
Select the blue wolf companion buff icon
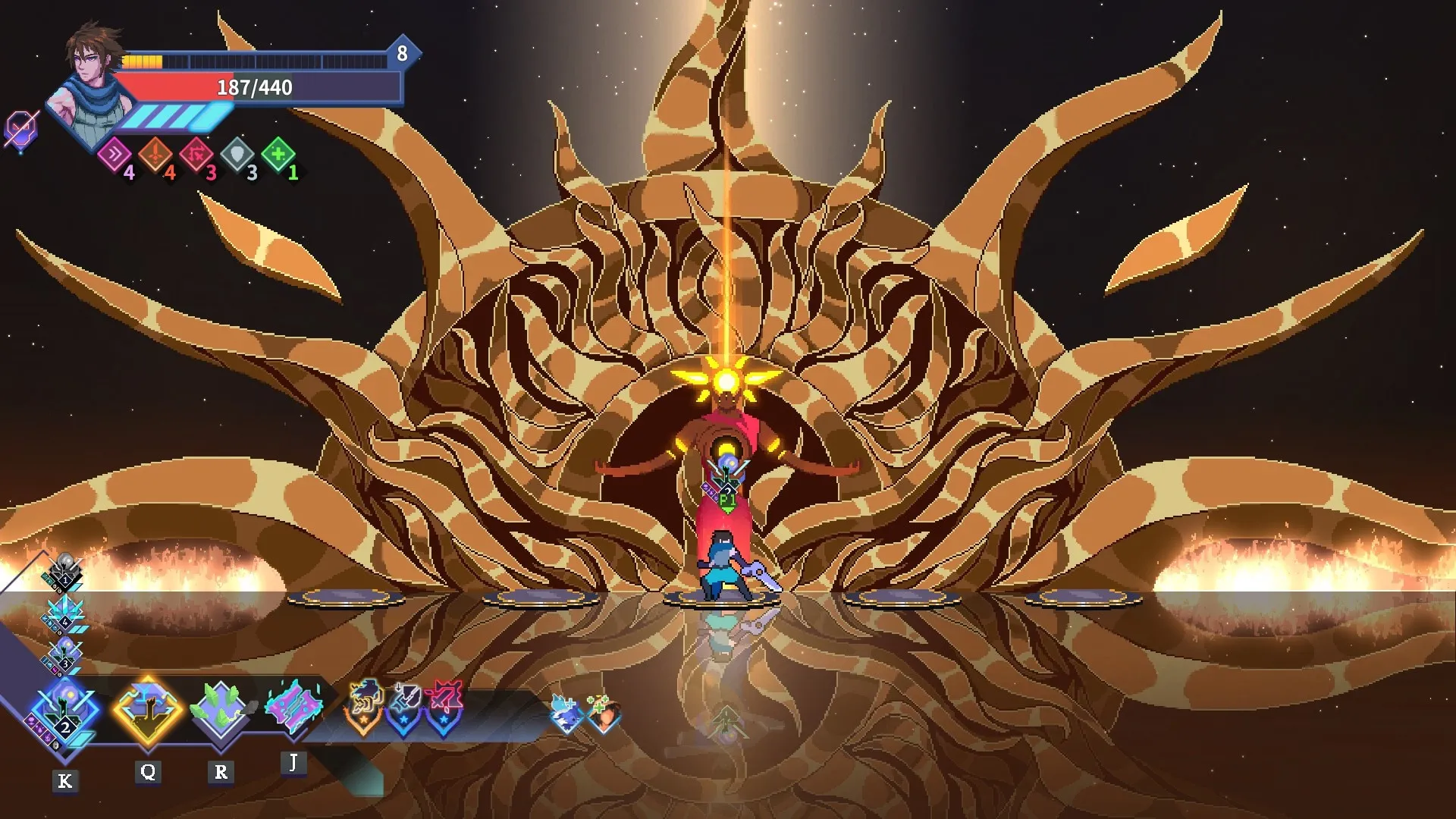coord(566,714)
